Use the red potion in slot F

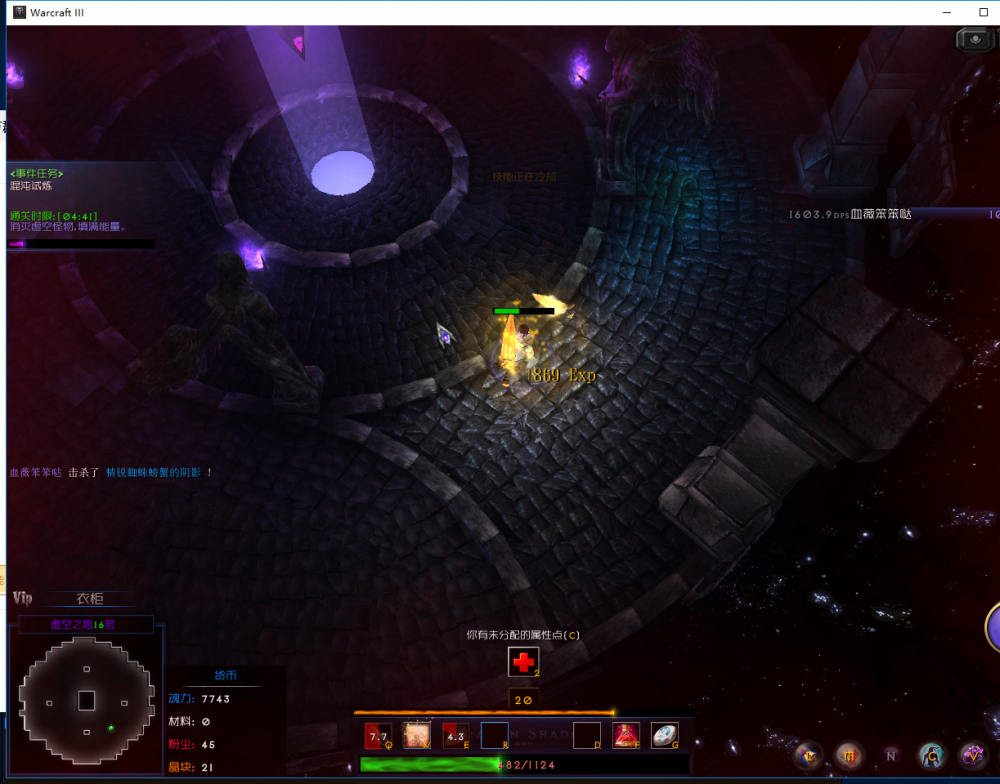click(626, 736)
